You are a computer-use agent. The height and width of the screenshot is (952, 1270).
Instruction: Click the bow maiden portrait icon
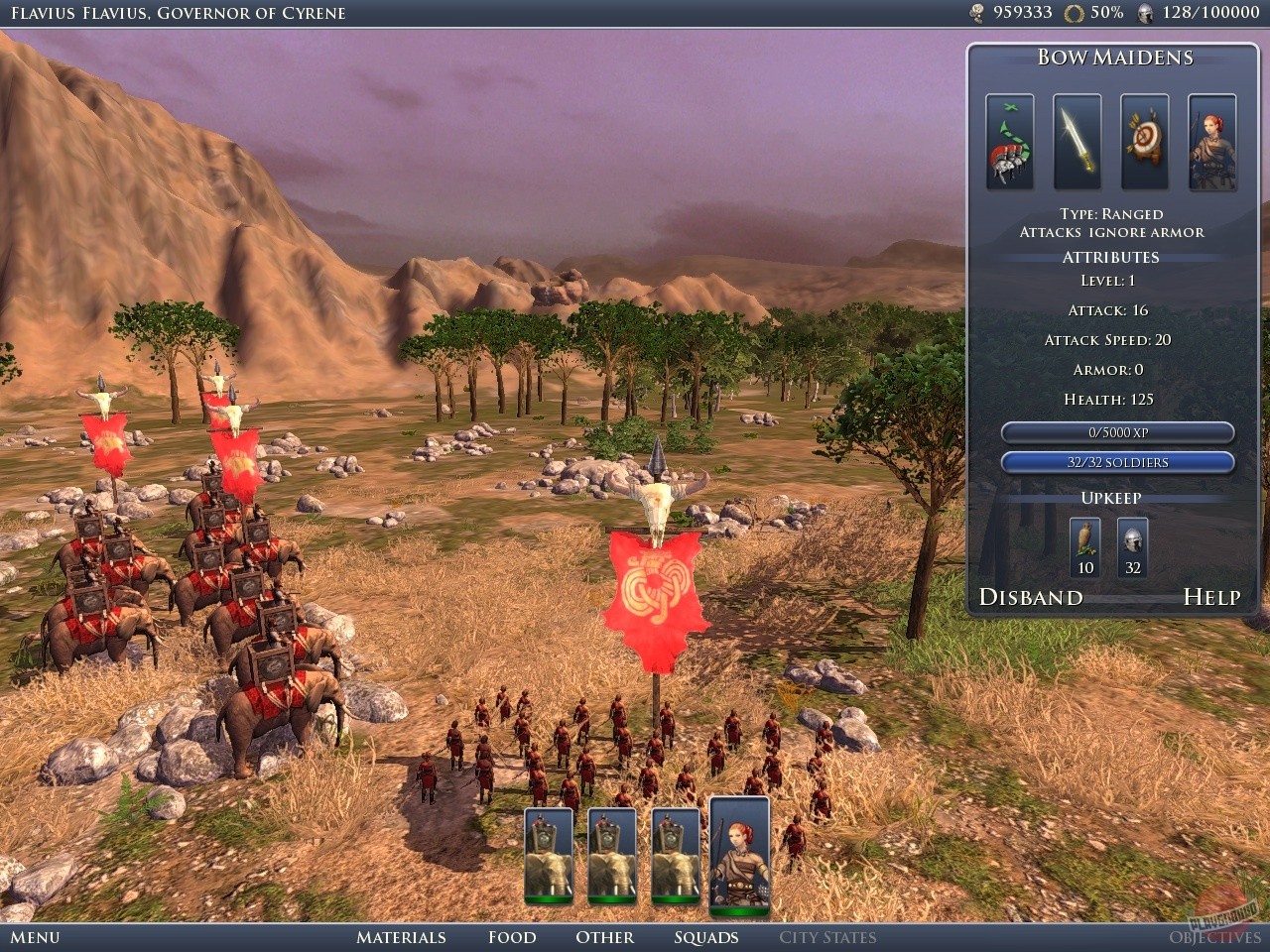[x=1211, y=142]
